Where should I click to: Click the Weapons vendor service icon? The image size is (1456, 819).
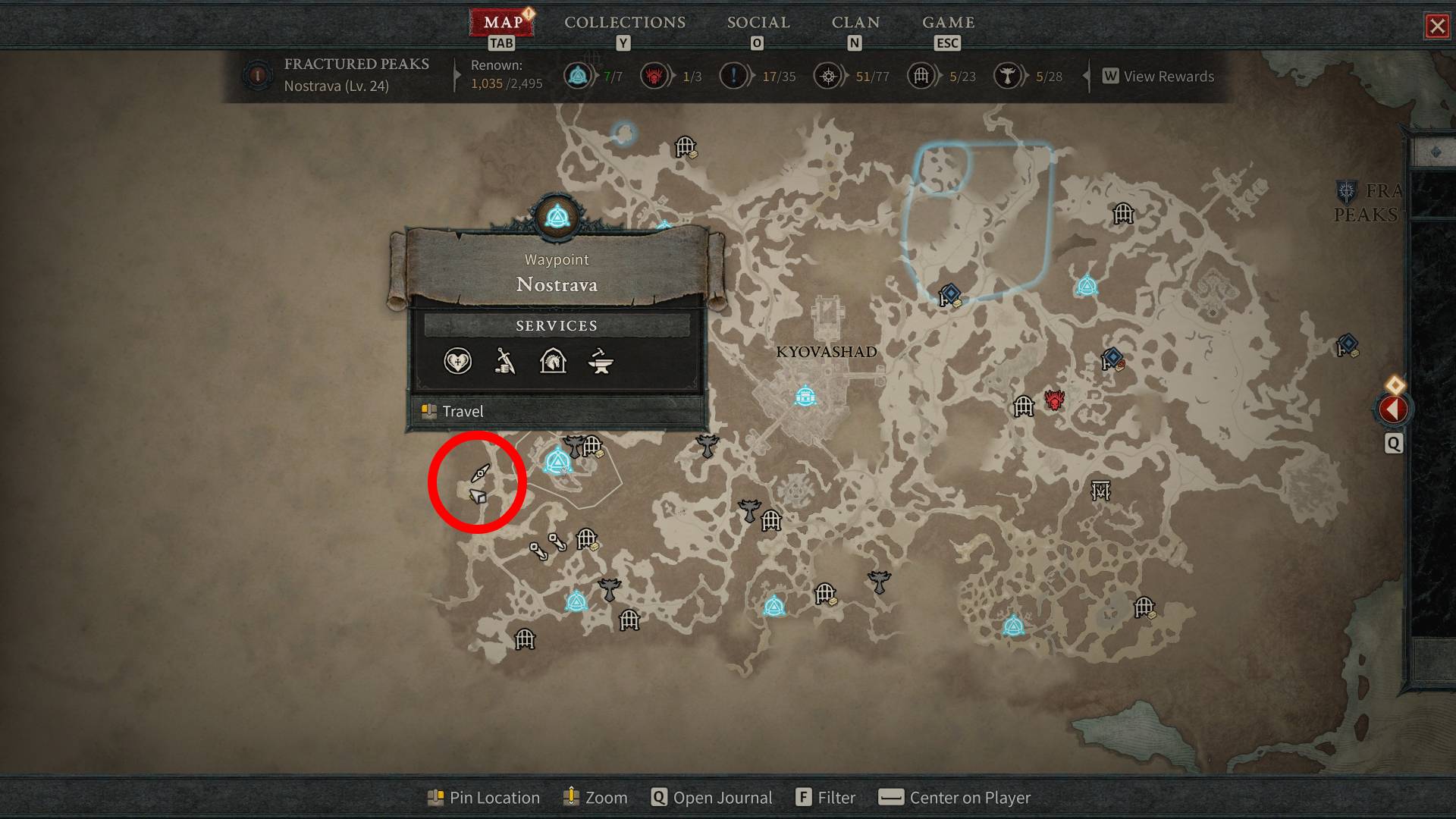point(505,362)
